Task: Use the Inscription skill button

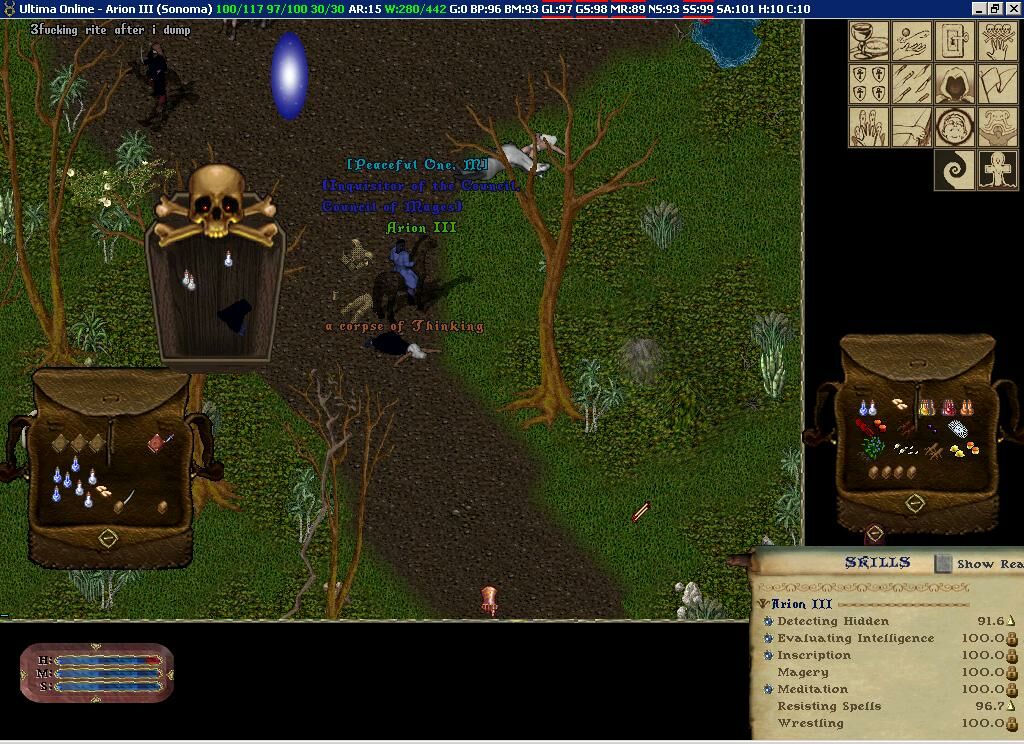Action: 768,655
